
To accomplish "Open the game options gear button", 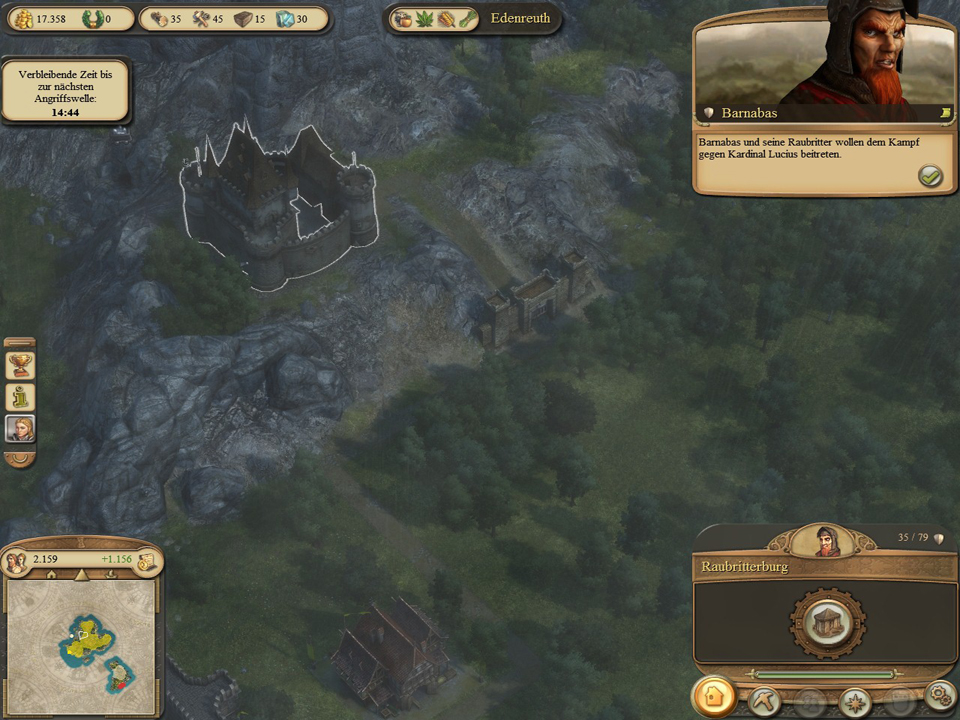I will (x=939, y=693).
